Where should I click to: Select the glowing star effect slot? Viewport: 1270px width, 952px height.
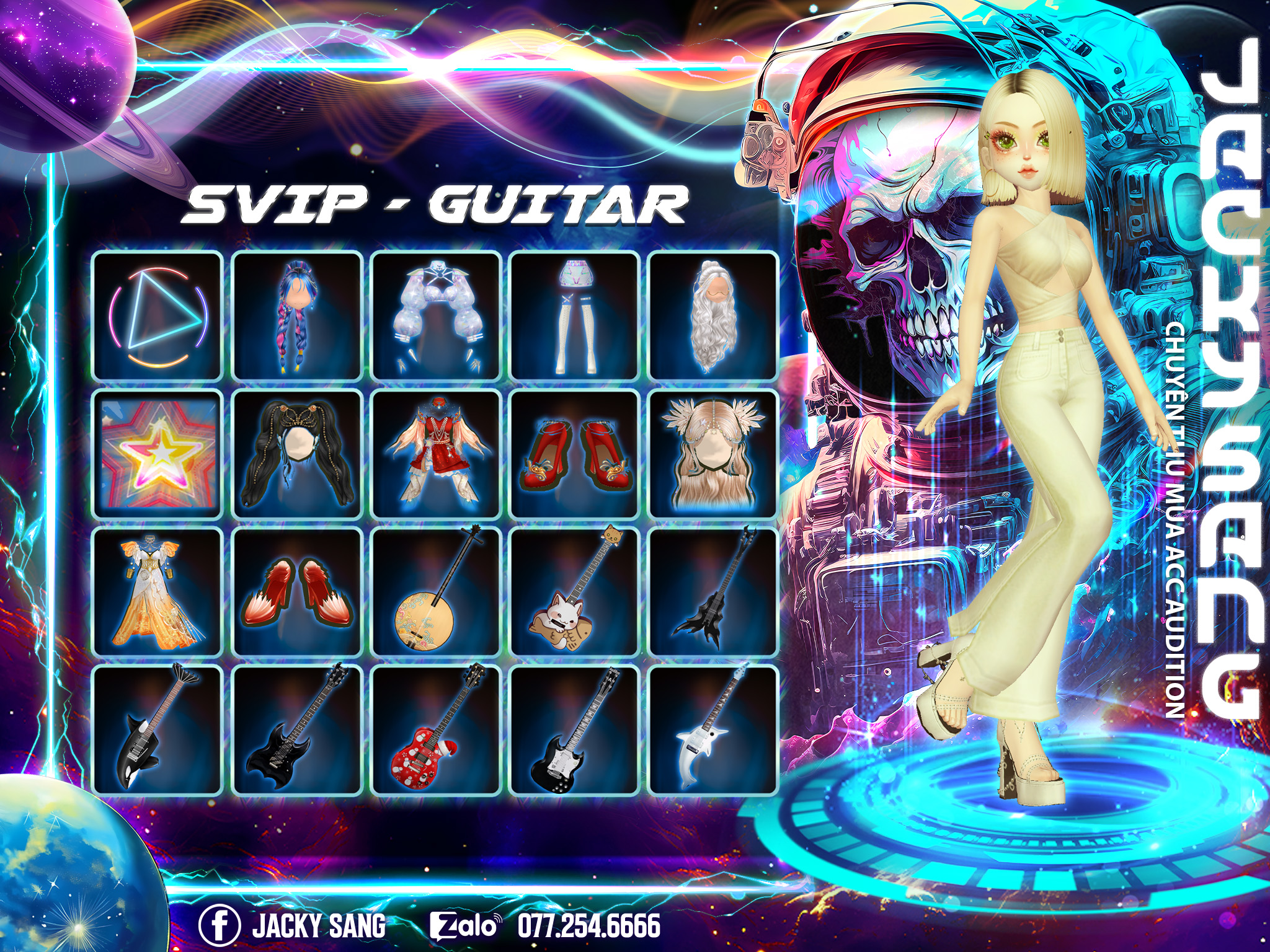coord(158,454)
